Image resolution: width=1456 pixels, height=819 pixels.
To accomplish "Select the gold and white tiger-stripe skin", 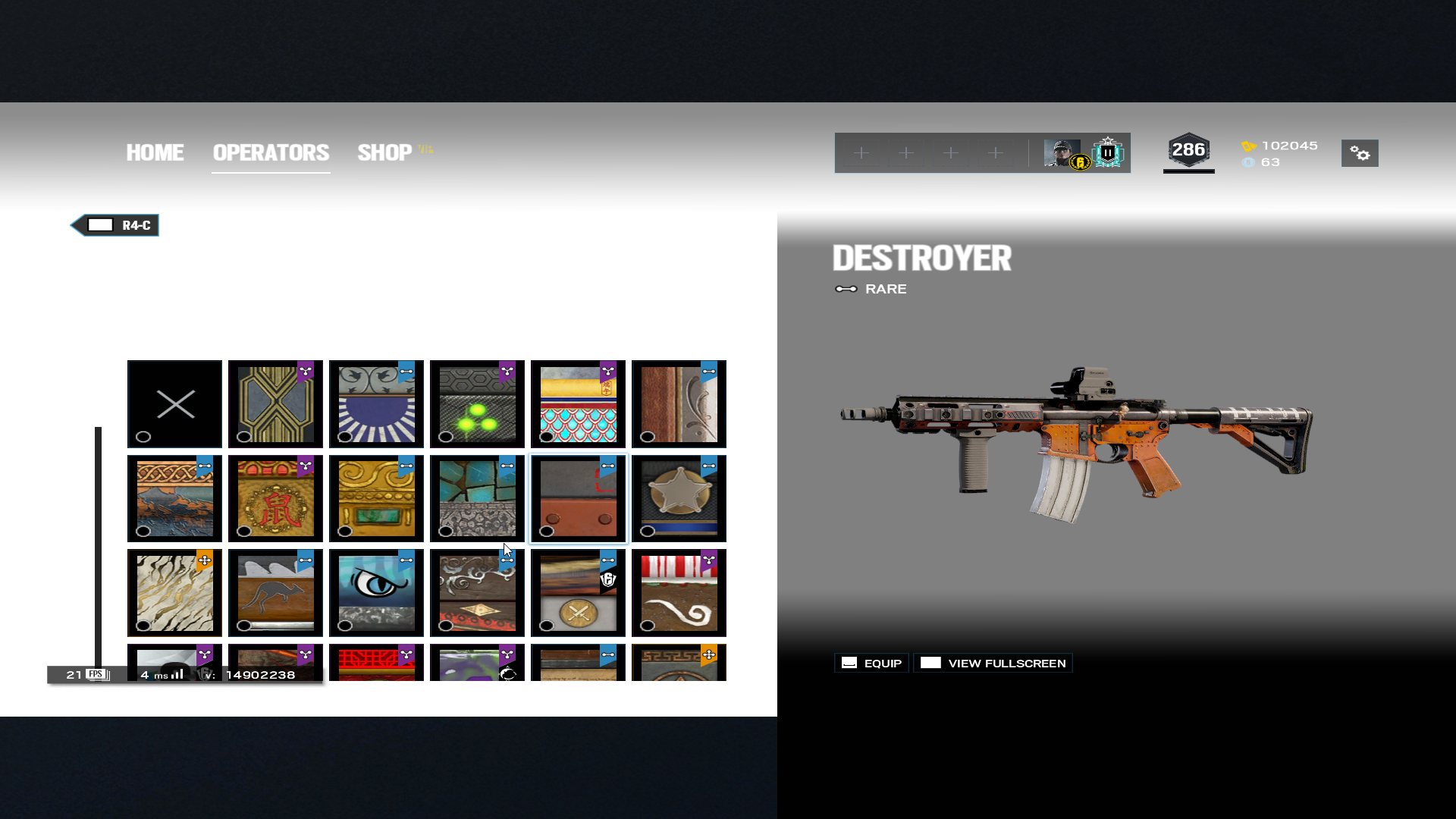I will 175,593.
